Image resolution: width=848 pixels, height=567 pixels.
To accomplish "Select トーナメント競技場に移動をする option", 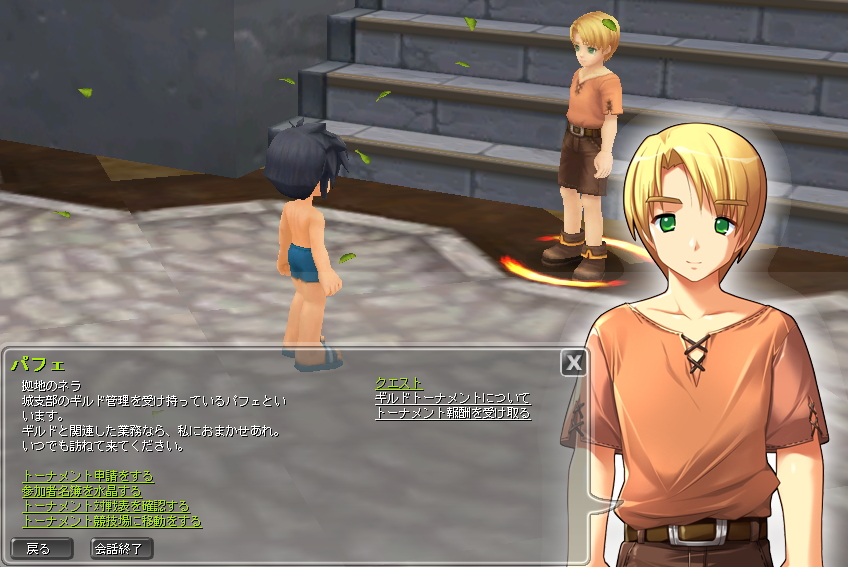I will [111, 521].
